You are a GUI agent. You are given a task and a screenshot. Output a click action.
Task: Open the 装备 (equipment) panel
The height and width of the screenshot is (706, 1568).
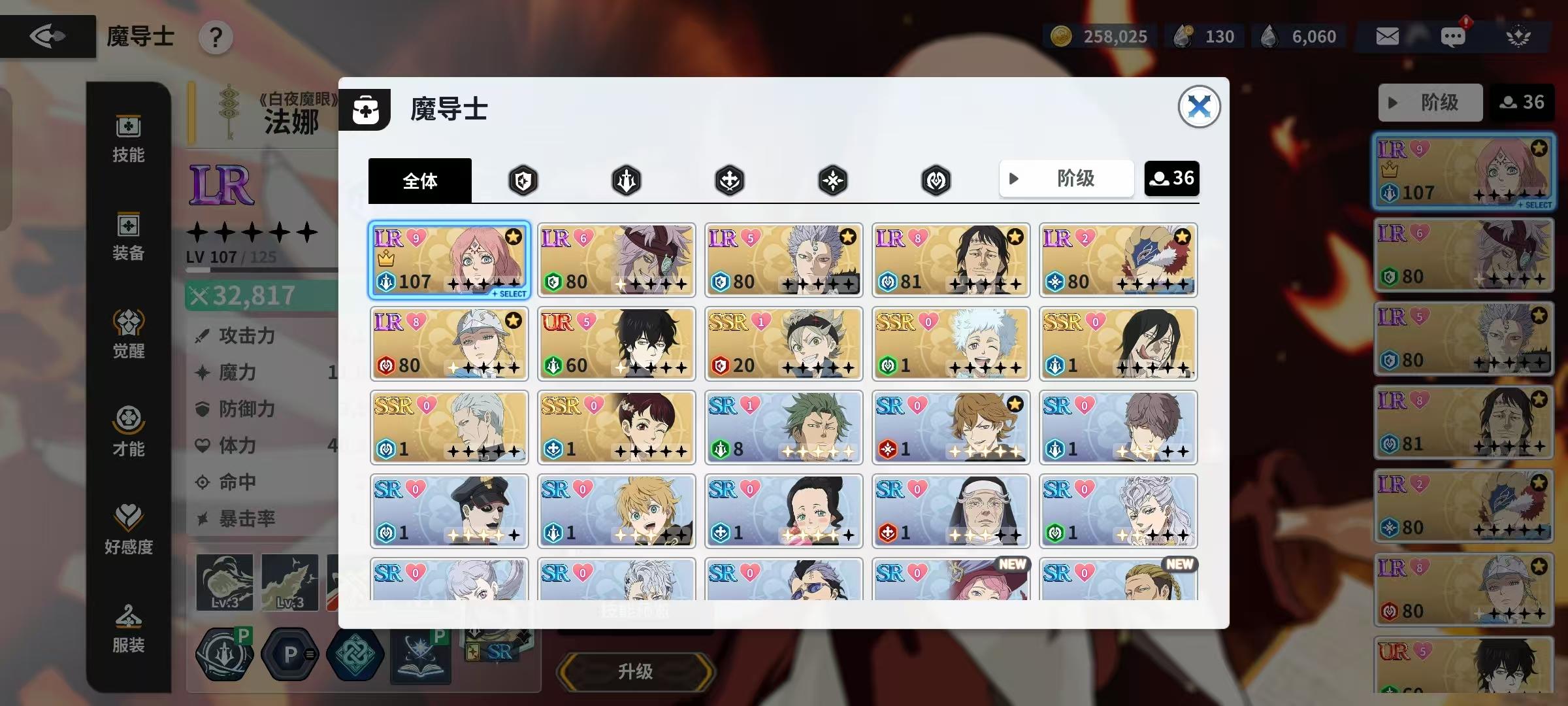[x=128, y=237]
